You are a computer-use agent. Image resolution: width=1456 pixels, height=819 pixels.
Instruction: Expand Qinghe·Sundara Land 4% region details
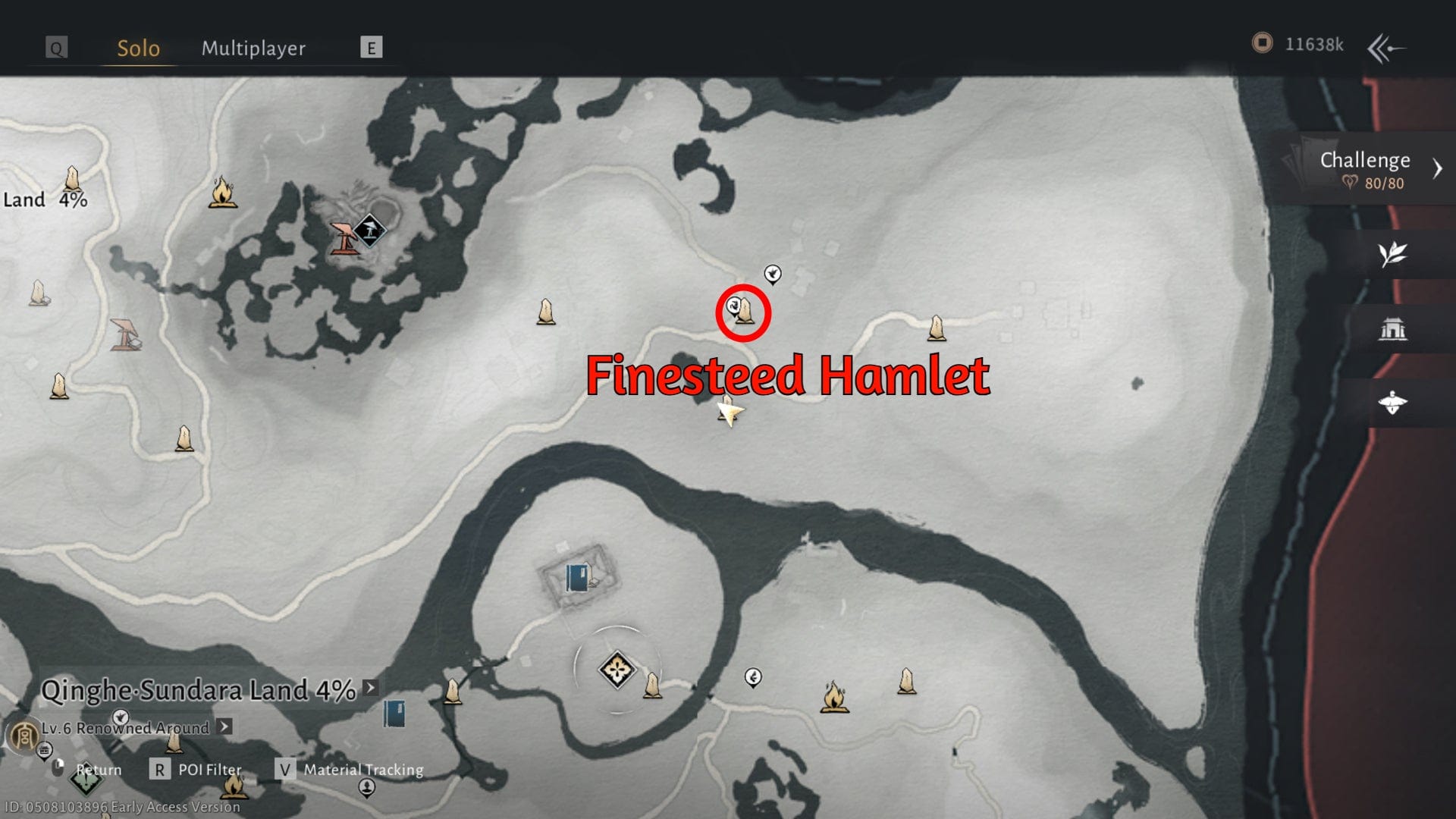point(370,688)
